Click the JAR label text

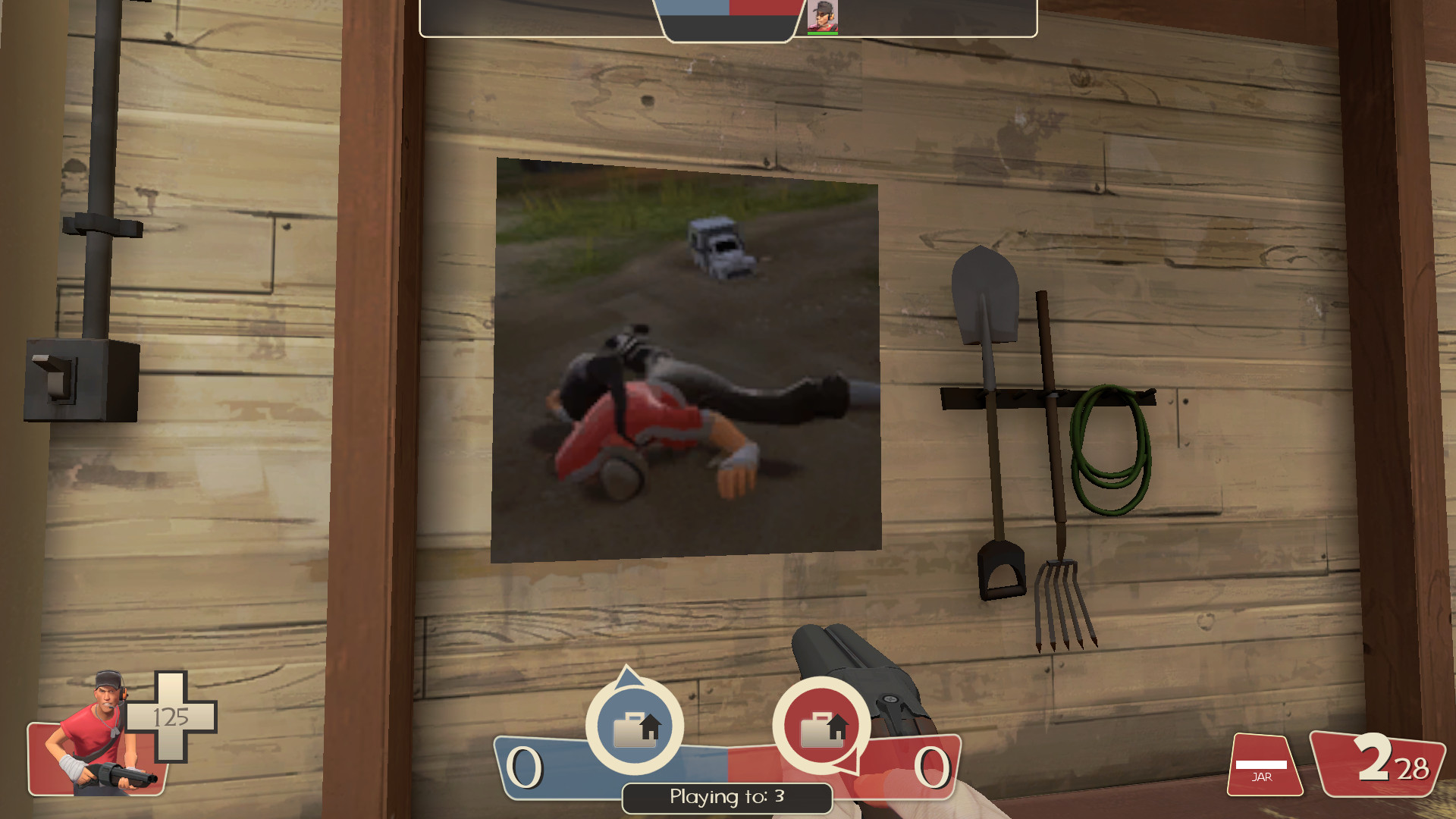(x=1263, y=777)
